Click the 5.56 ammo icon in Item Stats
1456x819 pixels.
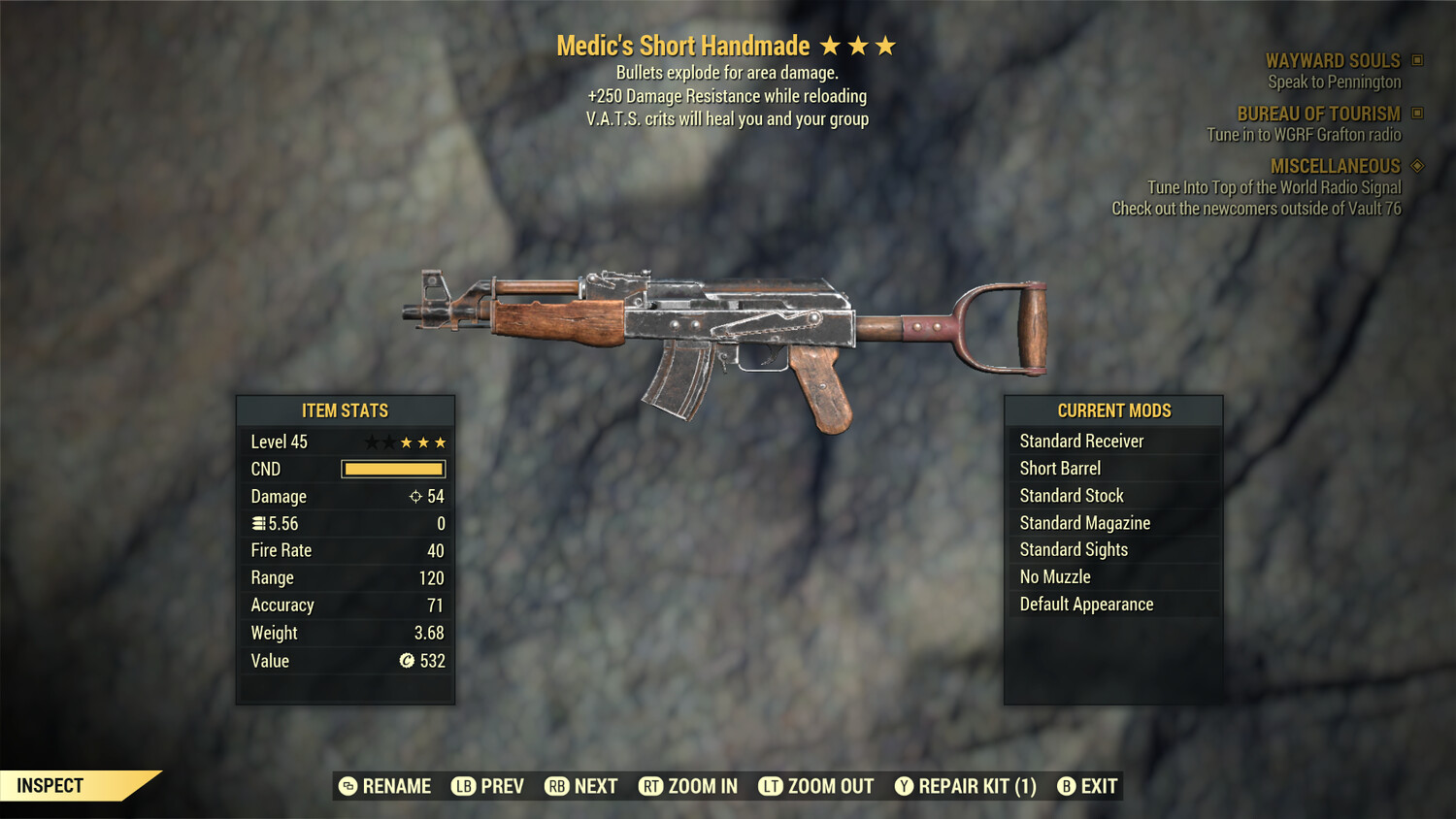(x=259, y=523)
